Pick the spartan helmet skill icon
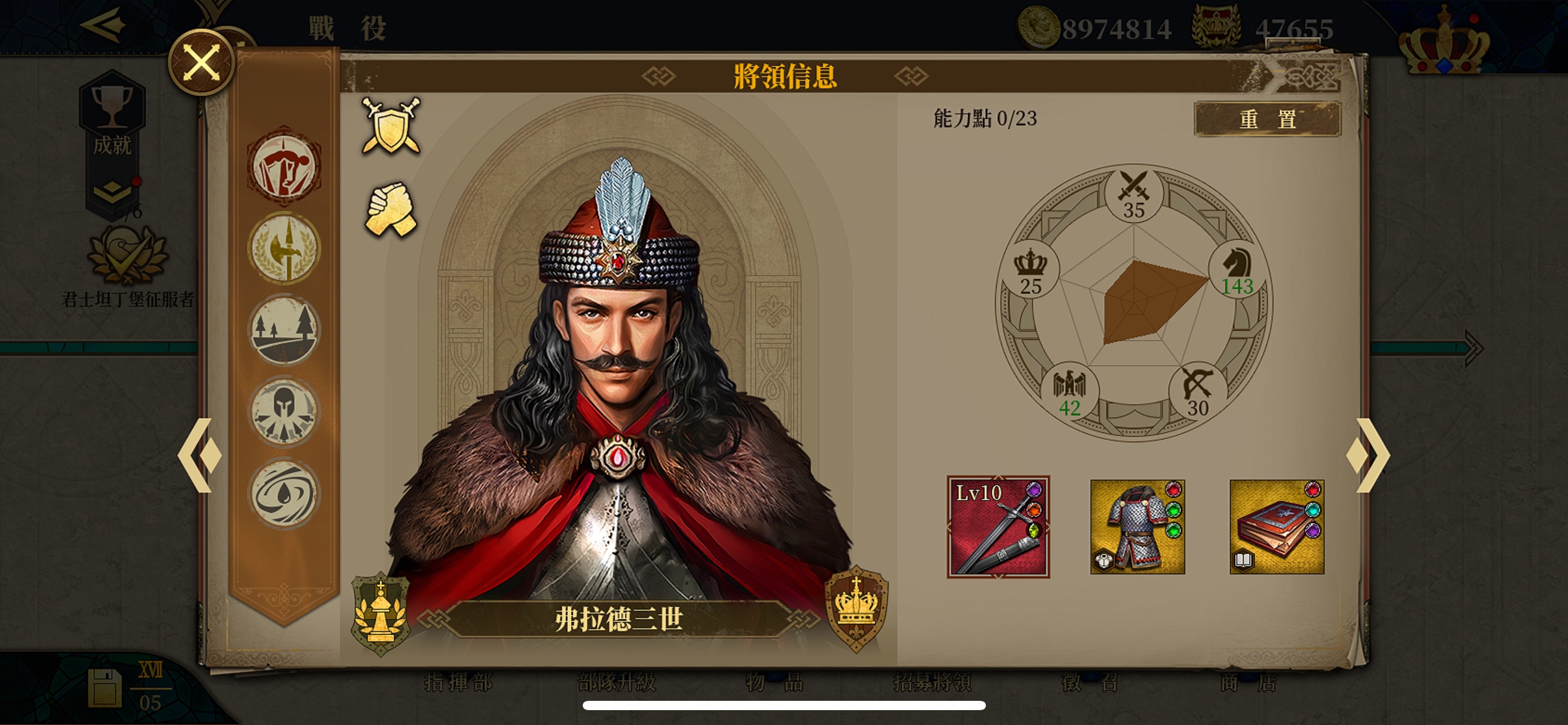Viewport: 1568px width, 725px height. [284, 412]
